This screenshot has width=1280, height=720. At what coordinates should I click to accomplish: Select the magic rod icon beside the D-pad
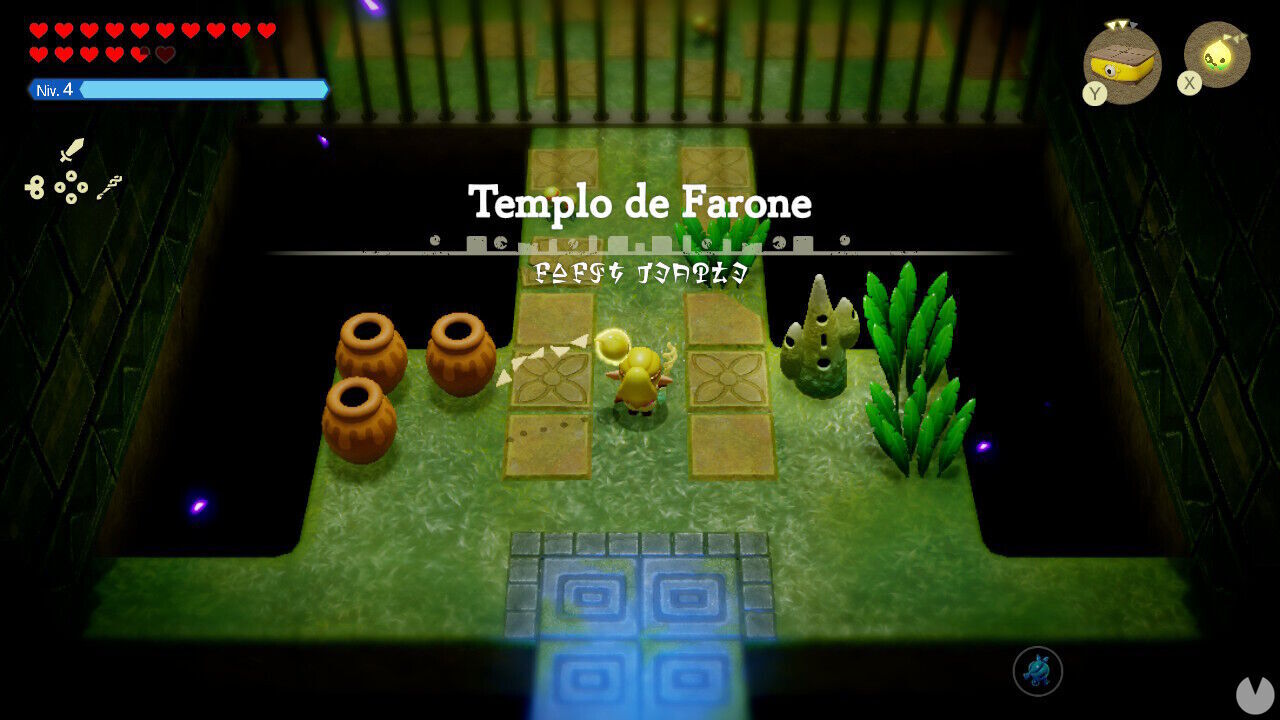pos(110,188)
